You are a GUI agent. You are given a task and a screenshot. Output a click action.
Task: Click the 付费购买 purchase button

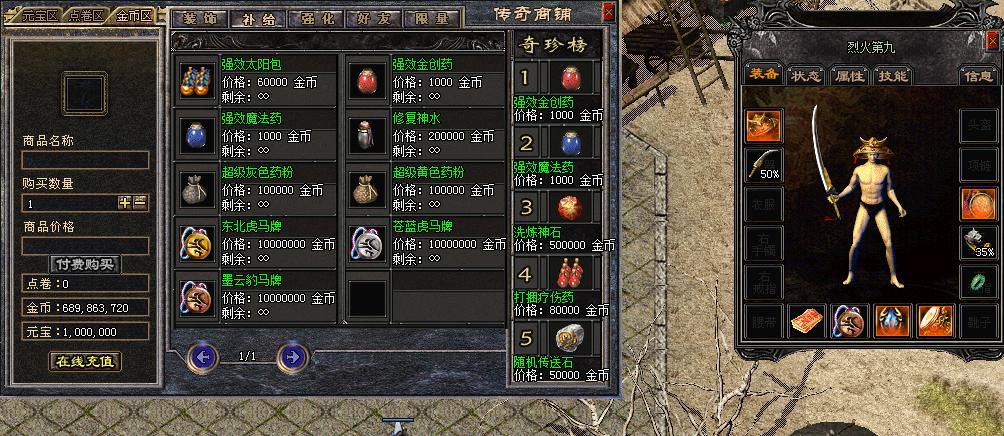point(85,265)
